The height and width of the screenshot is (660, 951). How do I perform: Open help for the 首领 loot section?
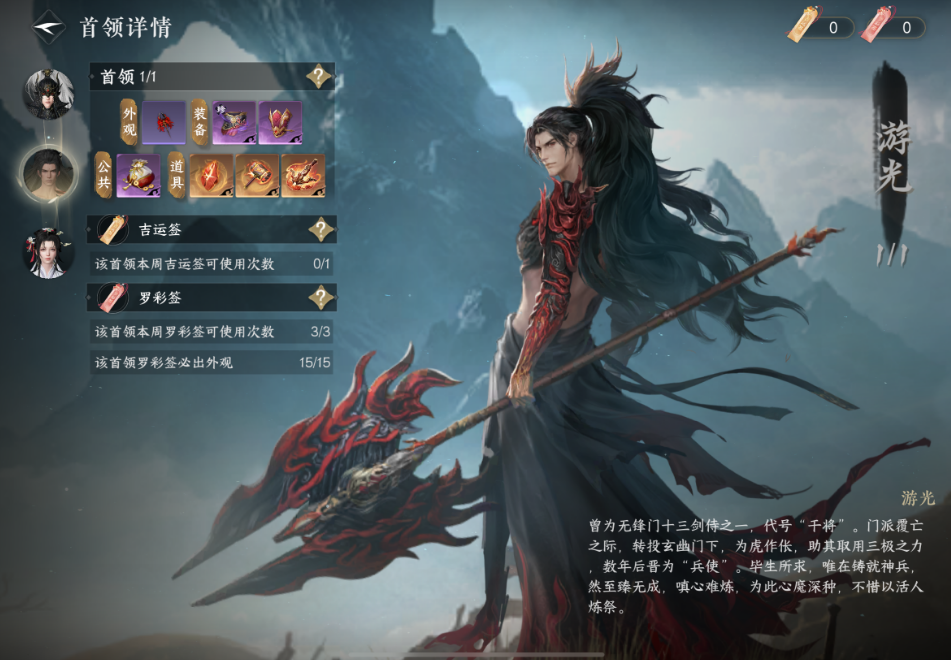(x=319, y=77)
